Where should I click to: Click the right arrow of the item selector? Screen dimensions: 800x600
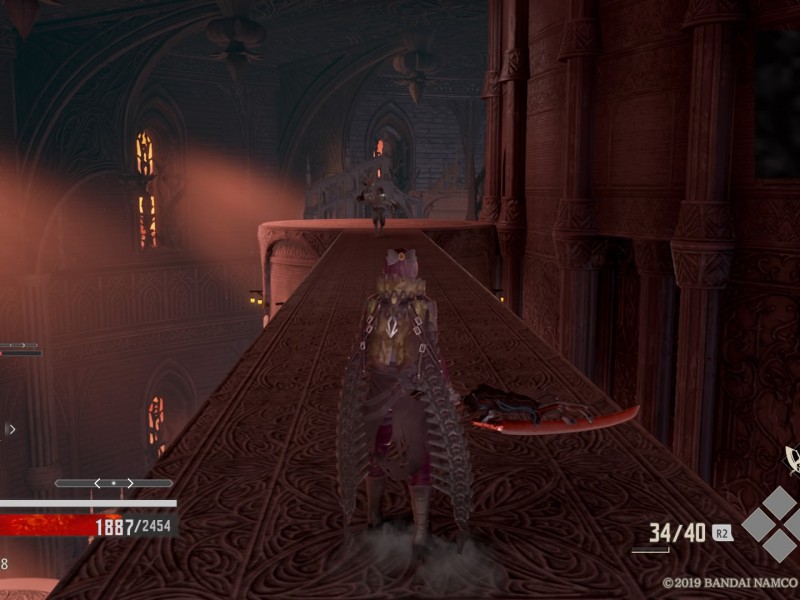pos(130,483)
